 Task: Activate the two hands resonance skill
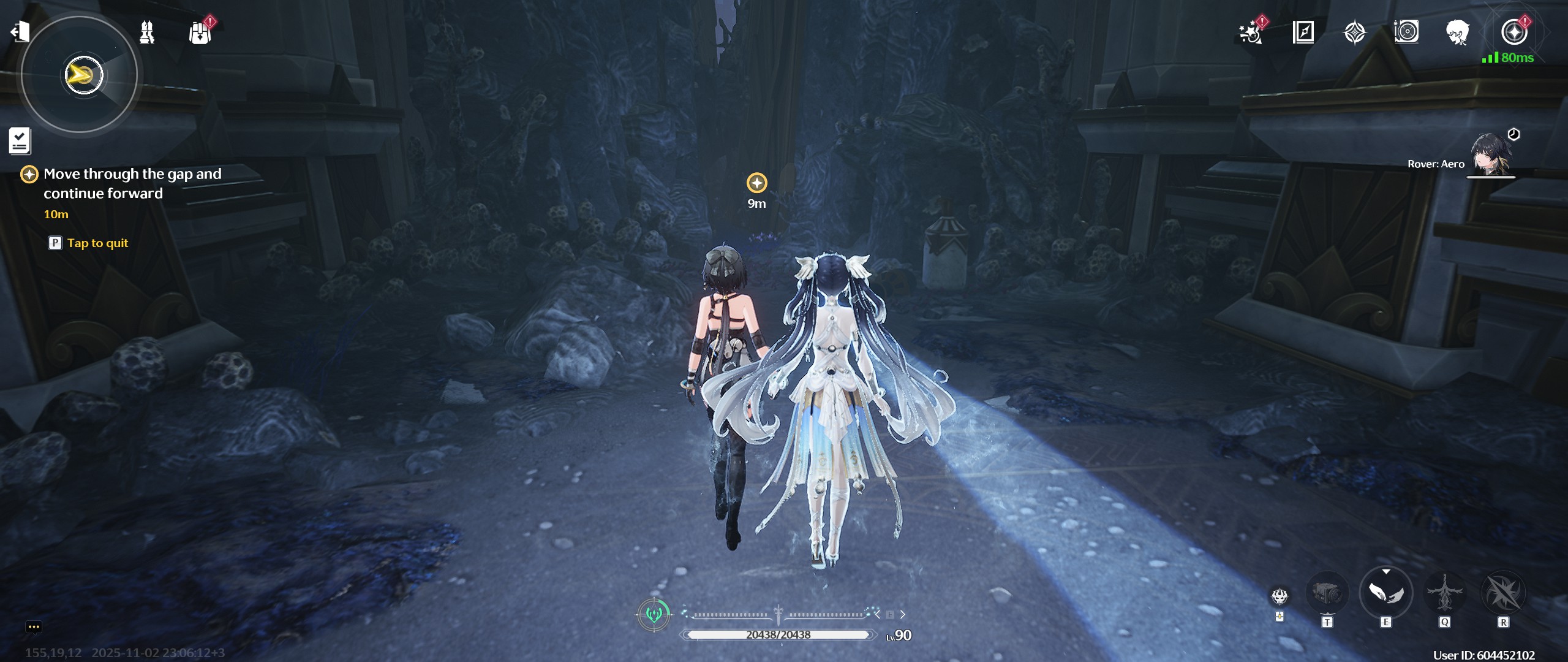coord(1385,593)
